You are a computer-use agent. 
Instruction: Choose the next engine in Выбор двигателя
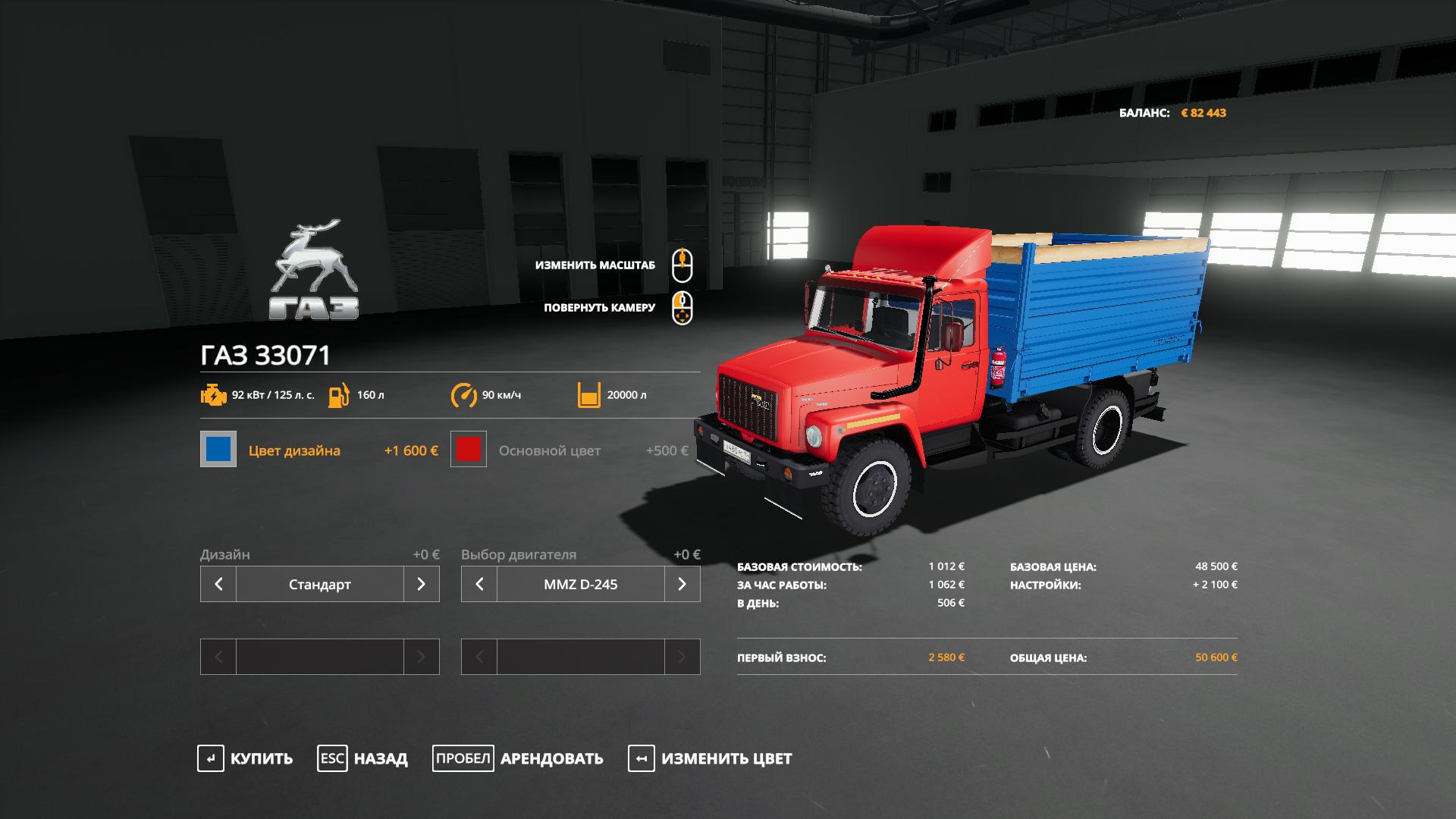click(682, 584)
